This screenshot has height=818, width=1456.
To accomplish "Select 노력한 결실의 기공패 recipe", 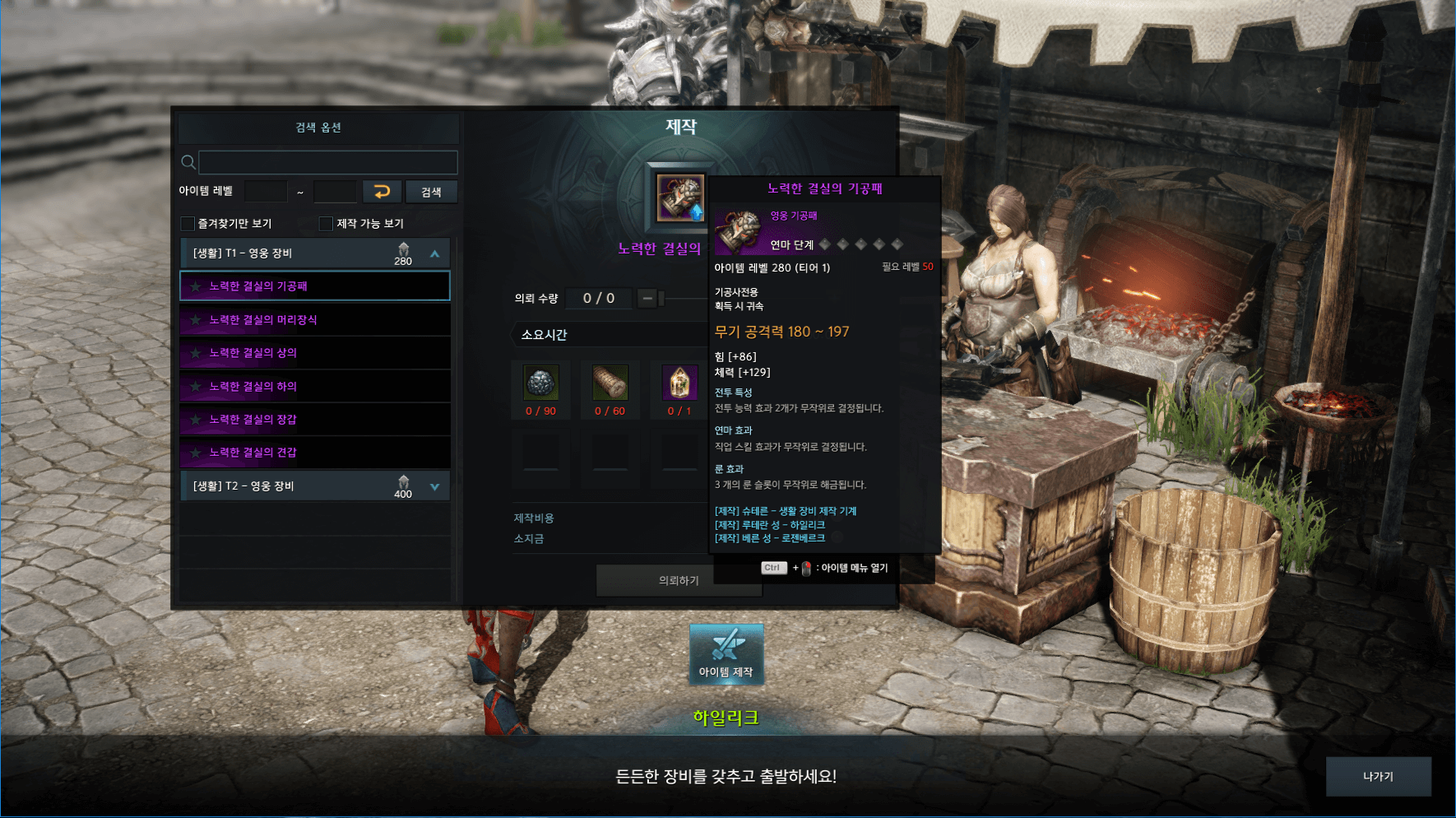I will (315, 286).
